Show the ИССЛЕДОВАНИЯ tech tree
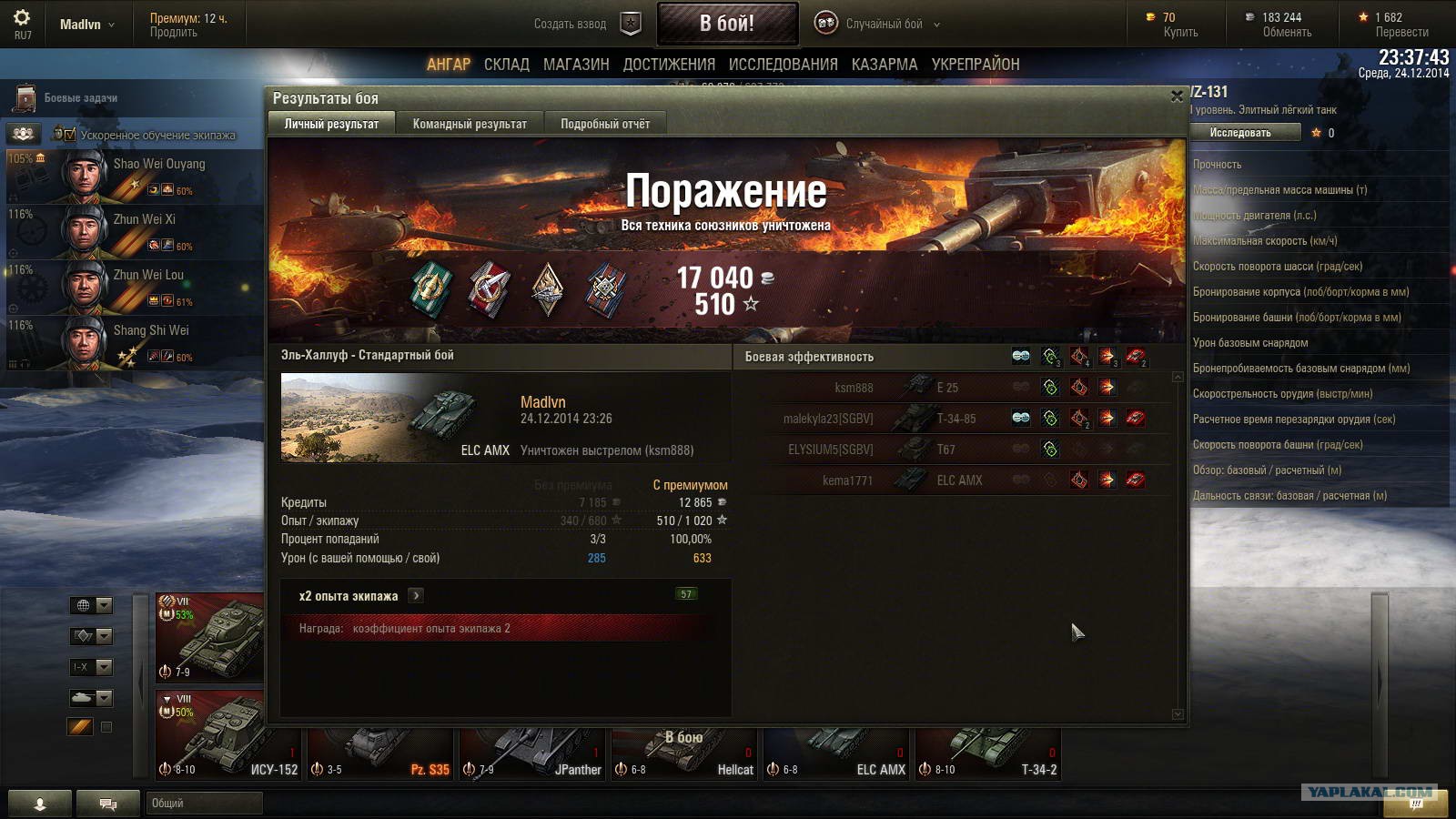The image size is (1456, 819). (783, 65)
